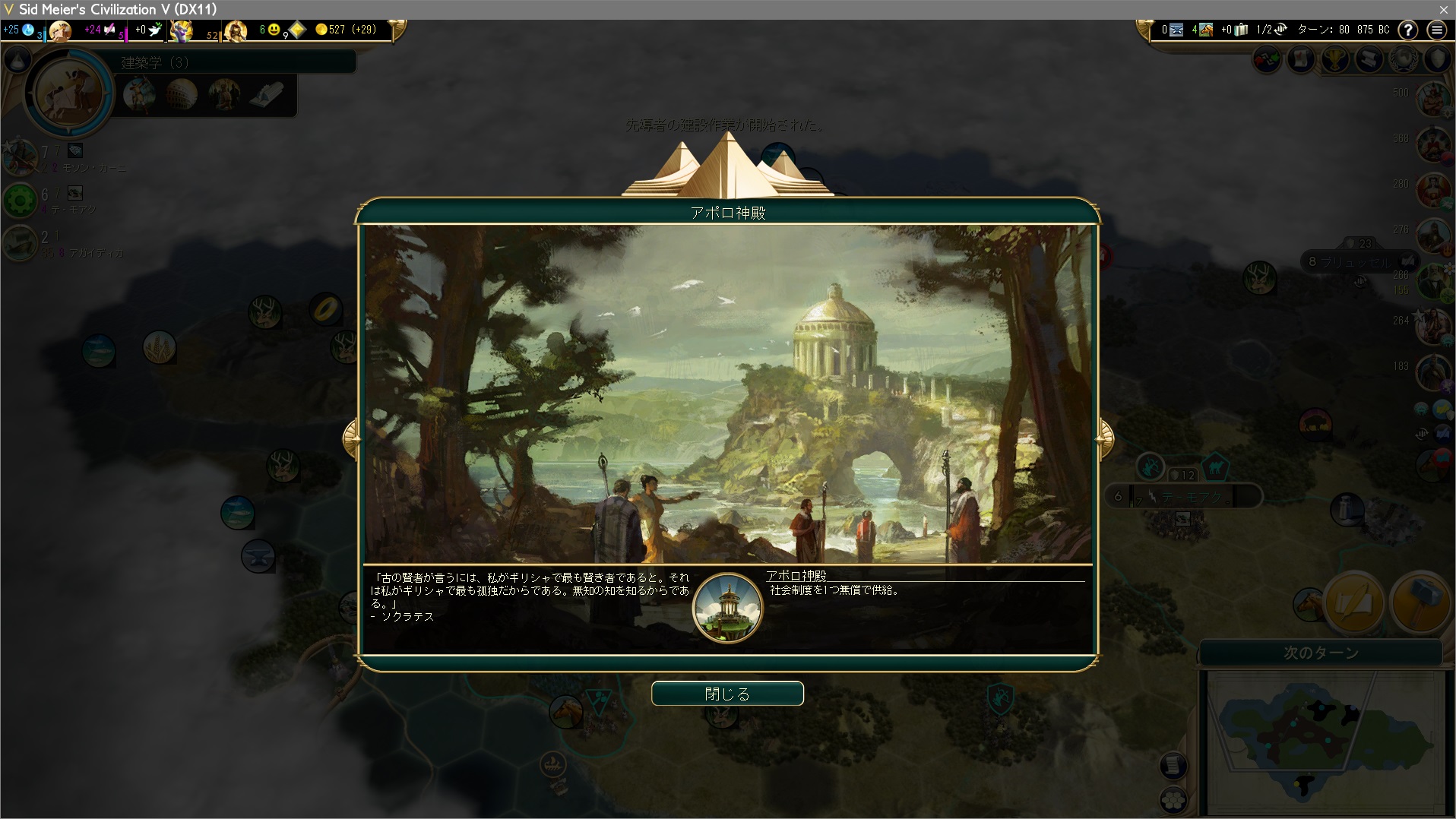Select the hammer production notification
1456x819 pixels.
coord(1418,602)
